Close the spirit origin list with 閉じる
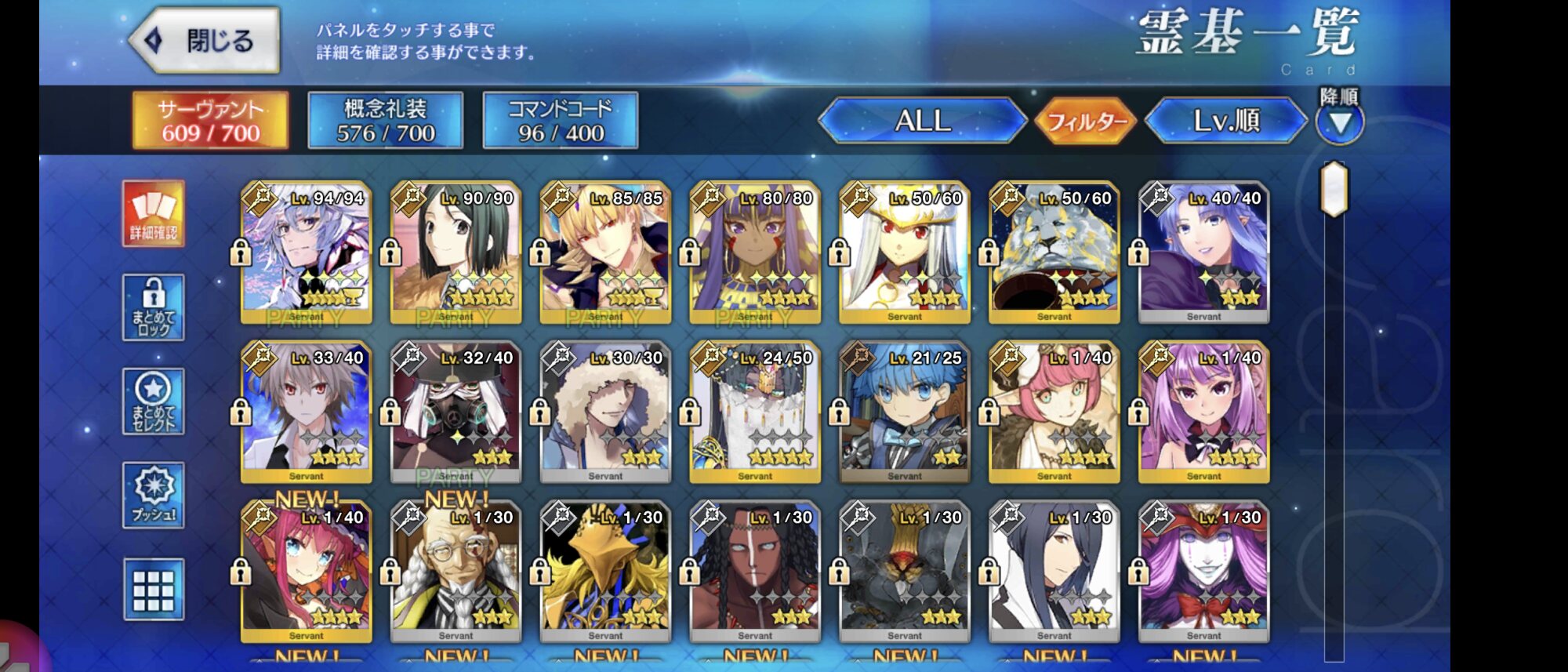 [205, 41]
